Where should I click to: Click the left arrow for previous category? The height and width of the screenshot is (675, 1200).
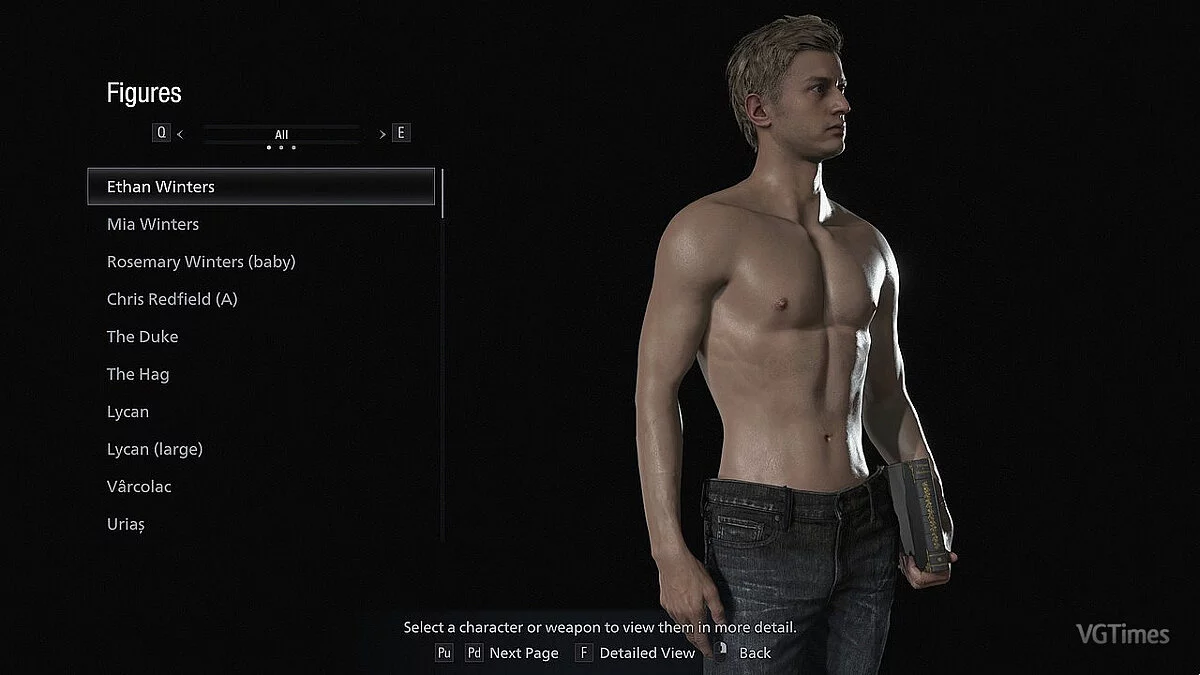(x=180, y=133)
